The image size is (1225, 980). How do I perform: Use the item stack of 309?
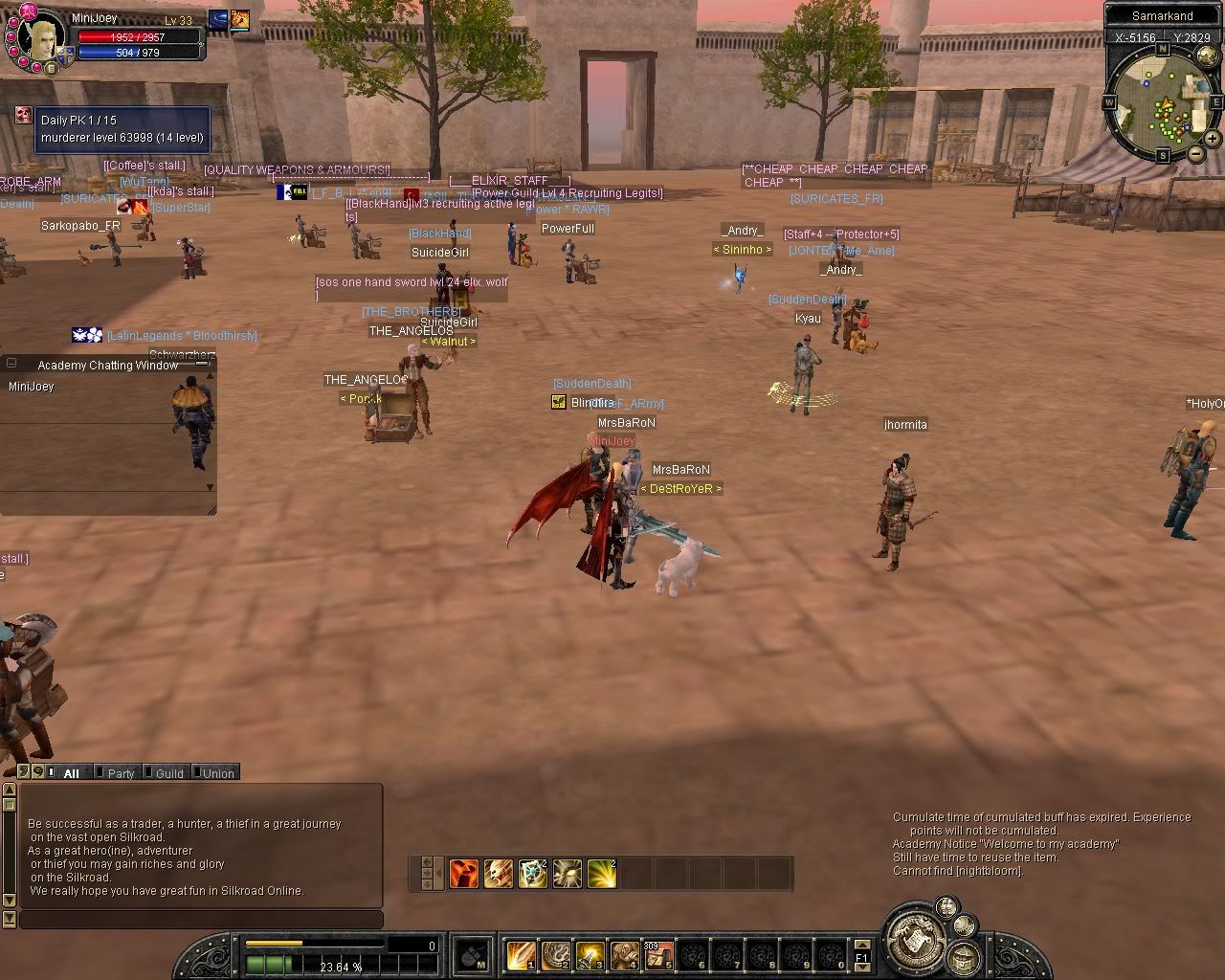pyautogui.click(x=658, y=953)
